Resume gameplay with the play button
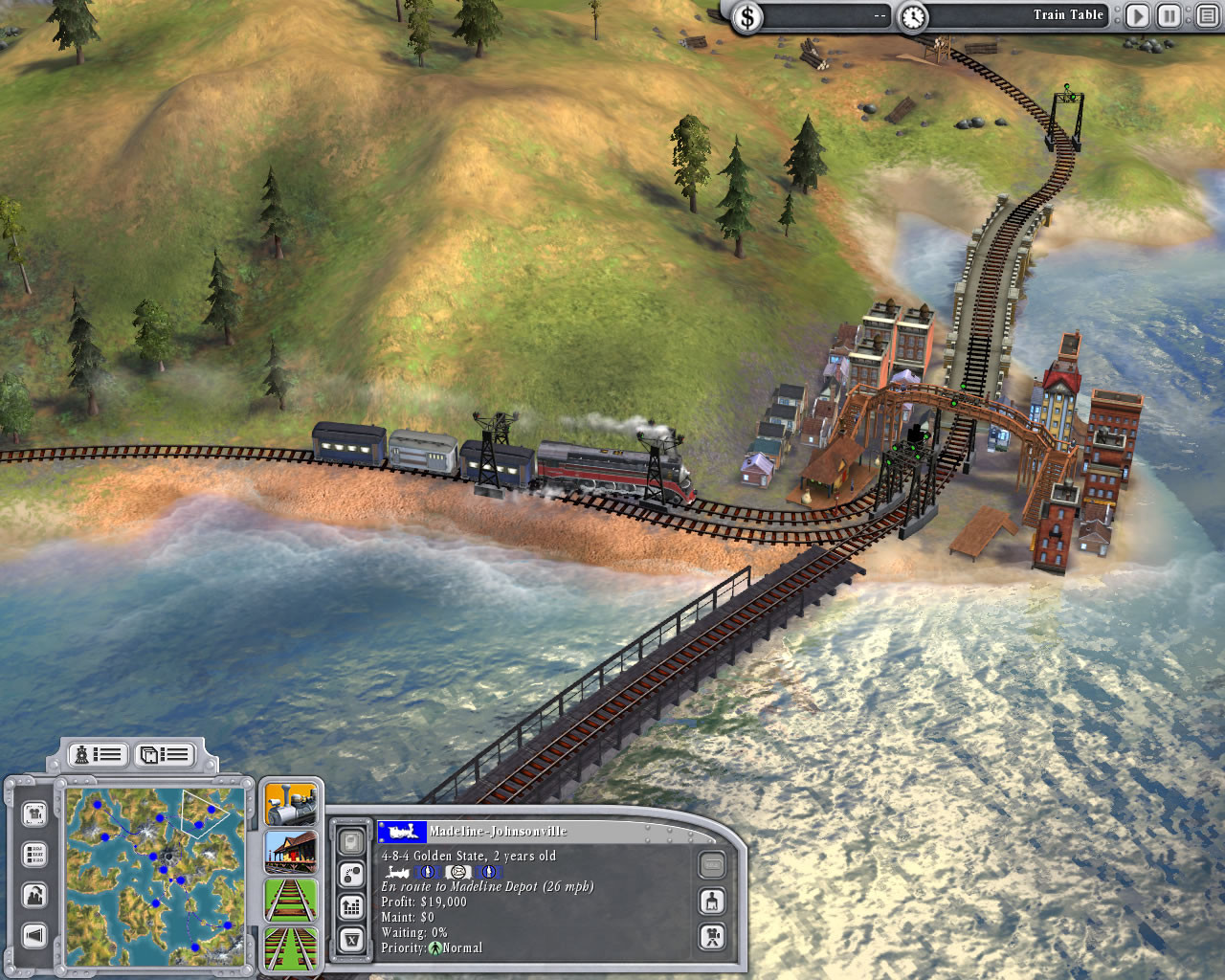The height and width of the screenshot is (980, 1225). pos(1137,15)
